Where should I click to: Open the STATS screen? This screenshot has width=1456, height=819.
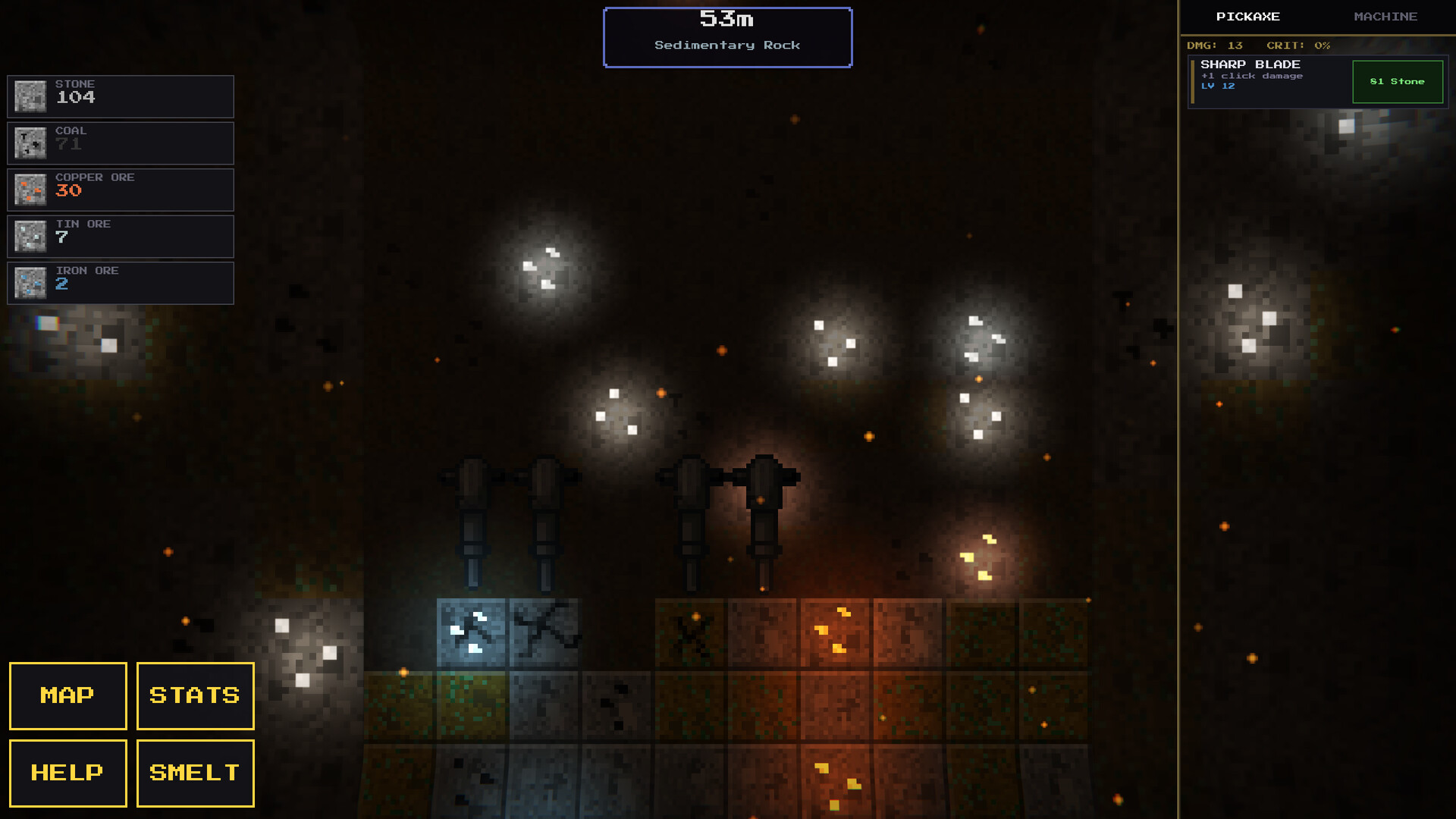194,695
